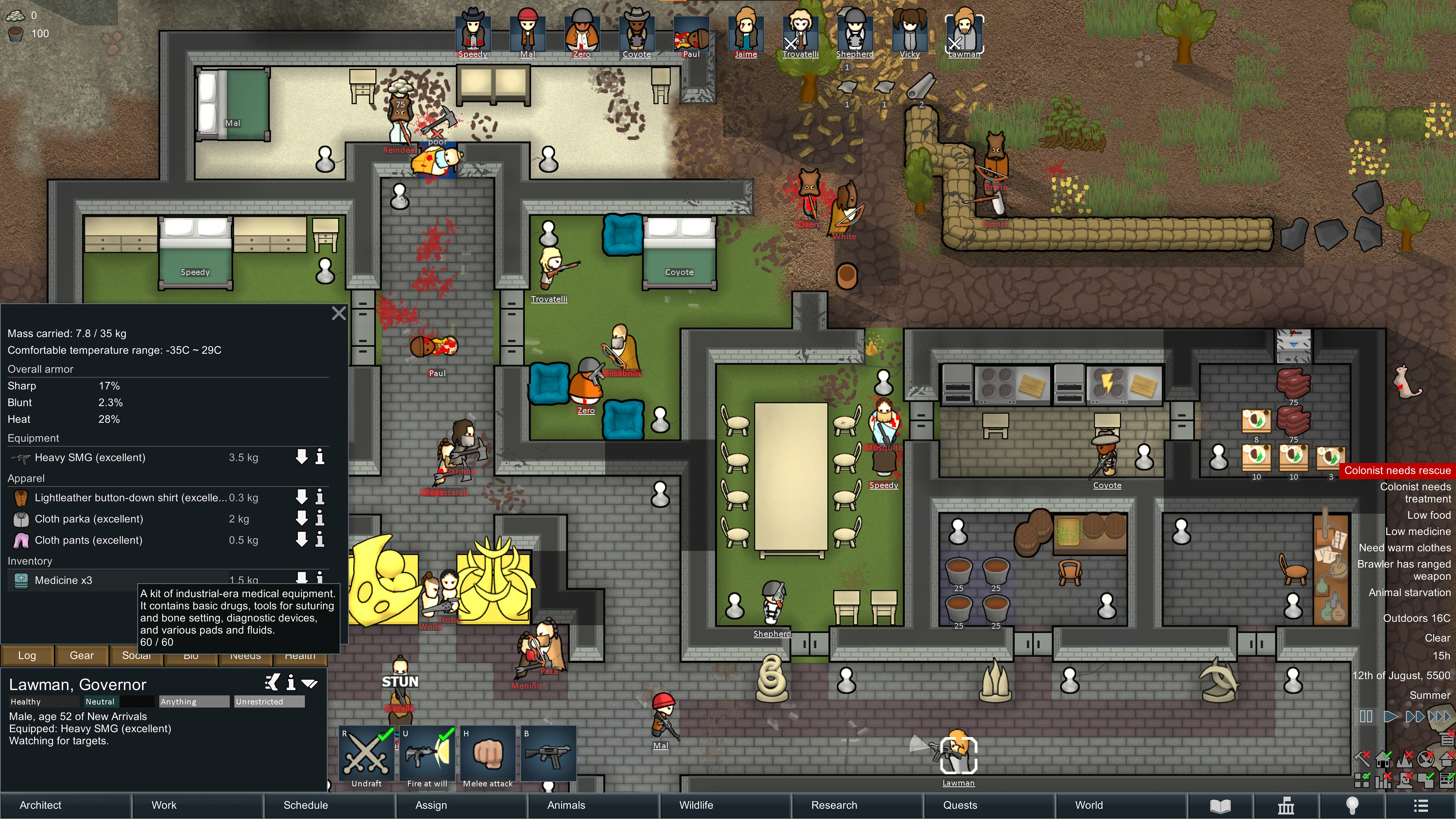Image resolution: width=1456 pixels, height=819 pixels.
Task: Close the gear panel
Action: [339, 313]
